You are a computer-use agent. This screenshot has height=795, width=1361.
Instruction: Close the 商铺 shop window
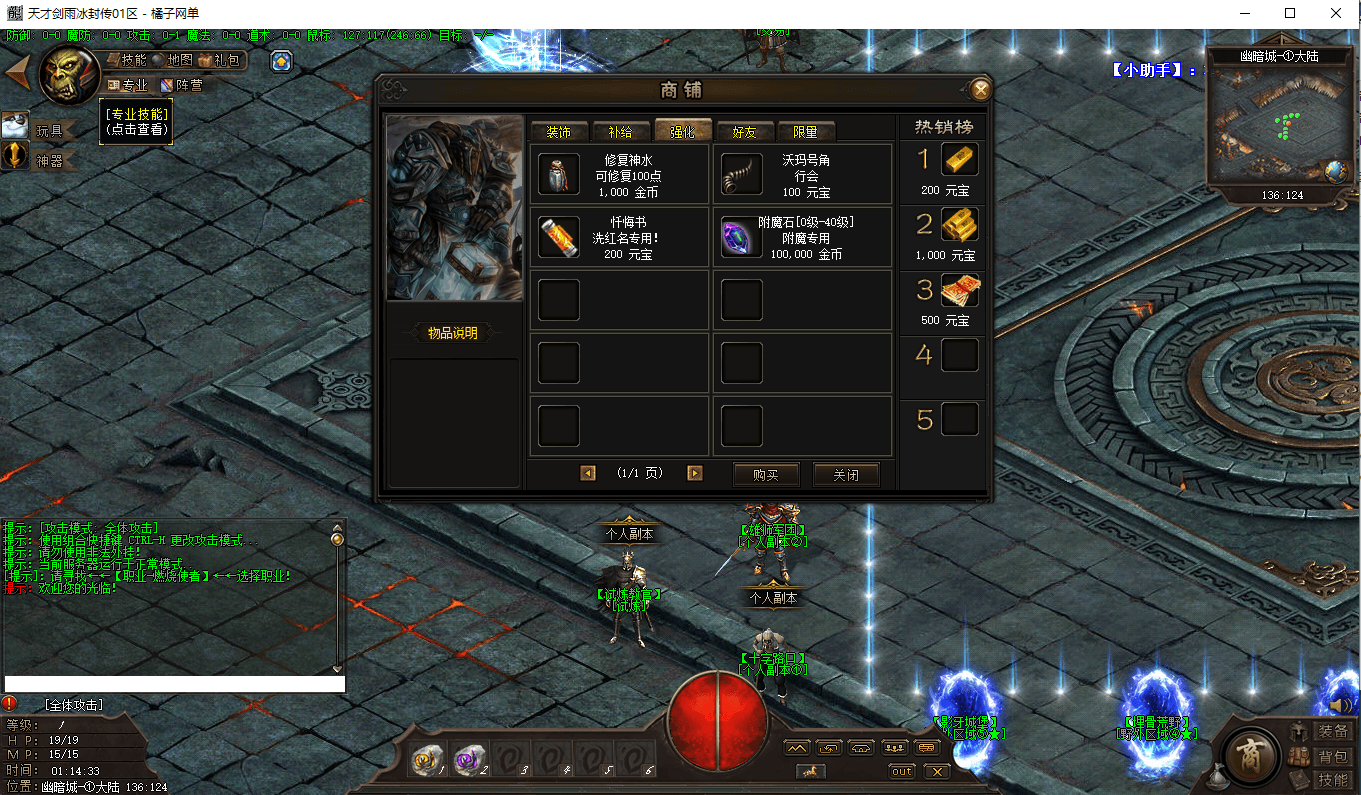tap(981, 90)
